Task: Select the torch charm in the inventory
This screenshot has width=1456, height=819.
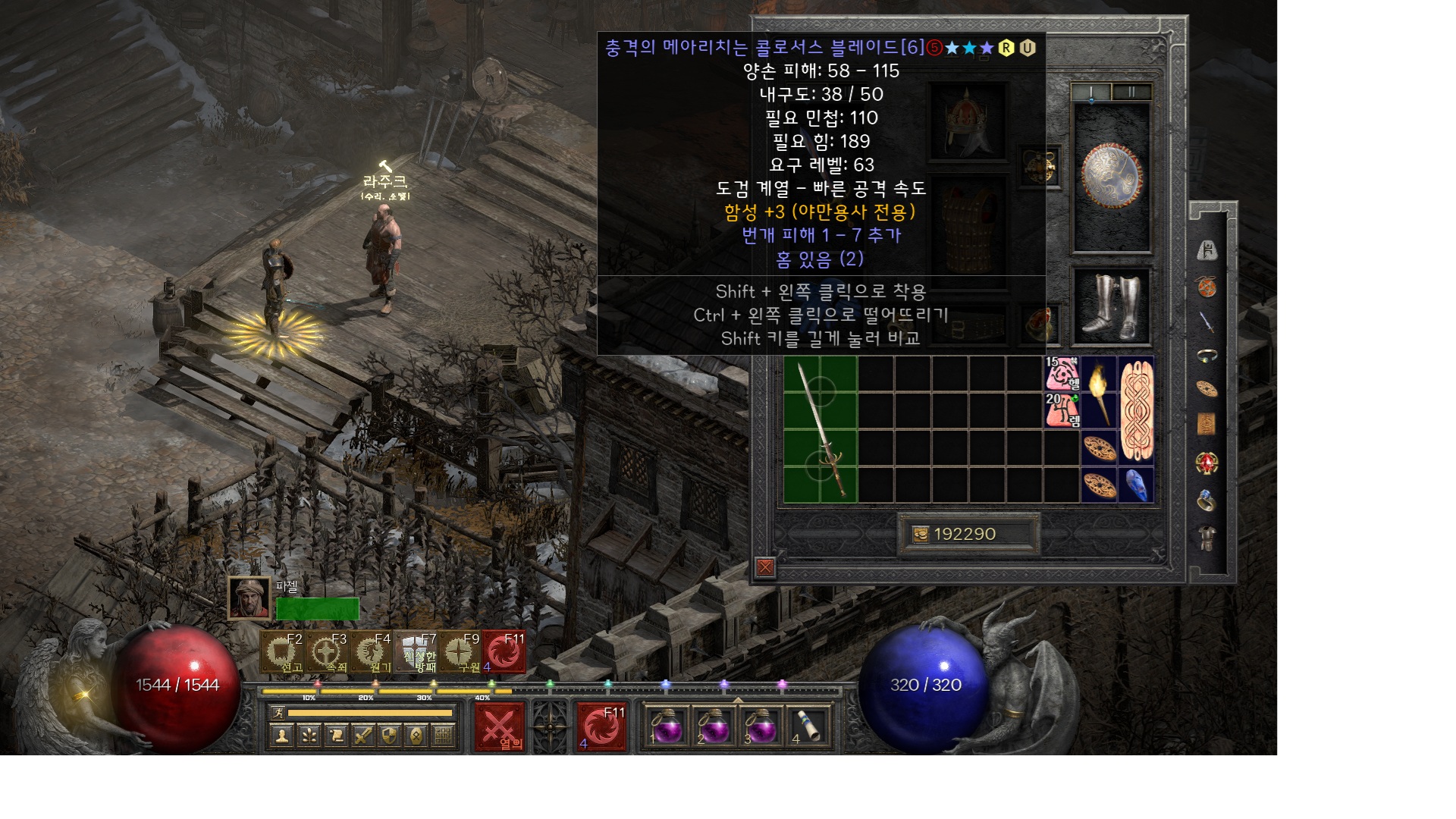Action: click(x=1099, y=393)
